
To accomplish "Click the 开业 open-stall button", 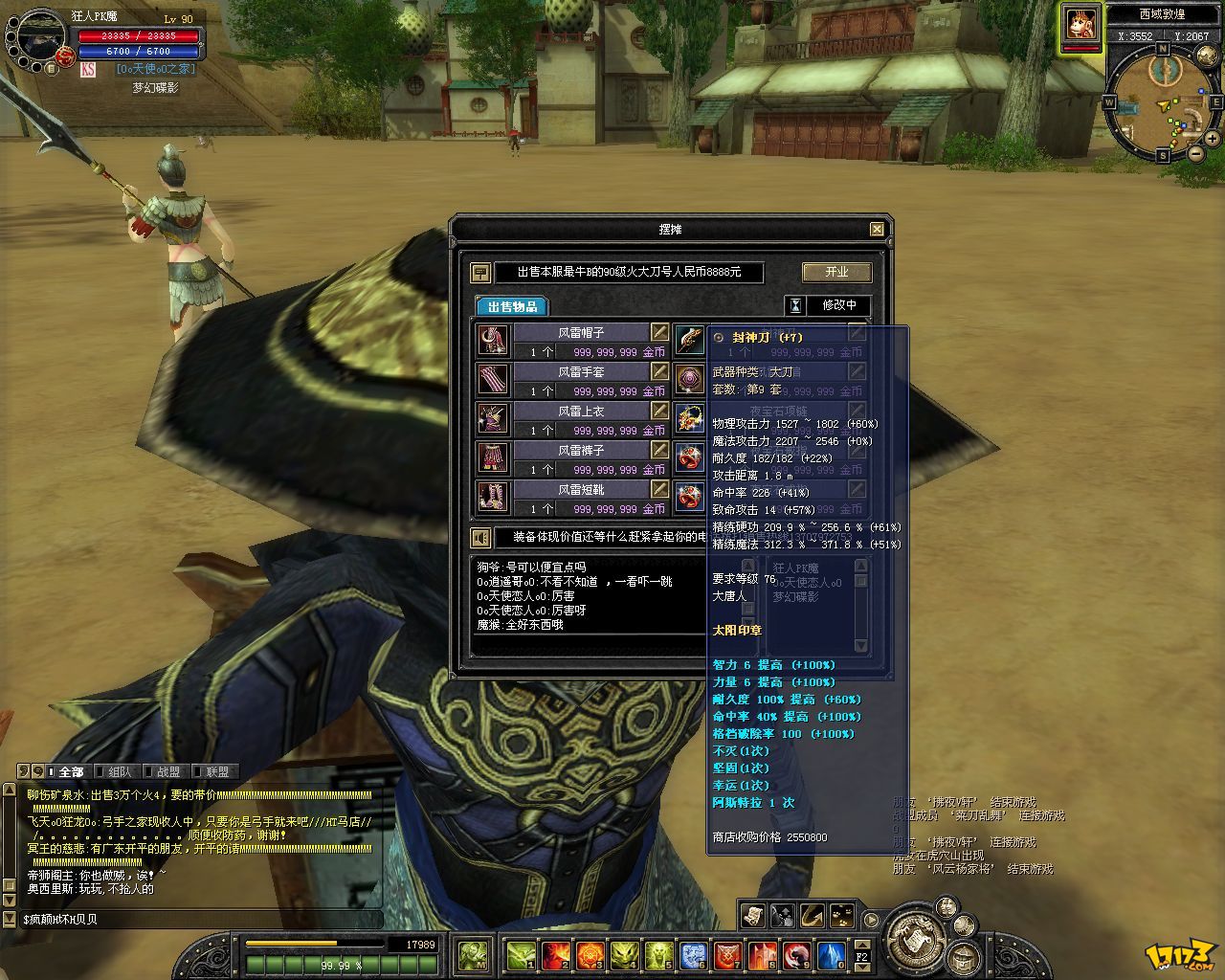I will (836, 272).
